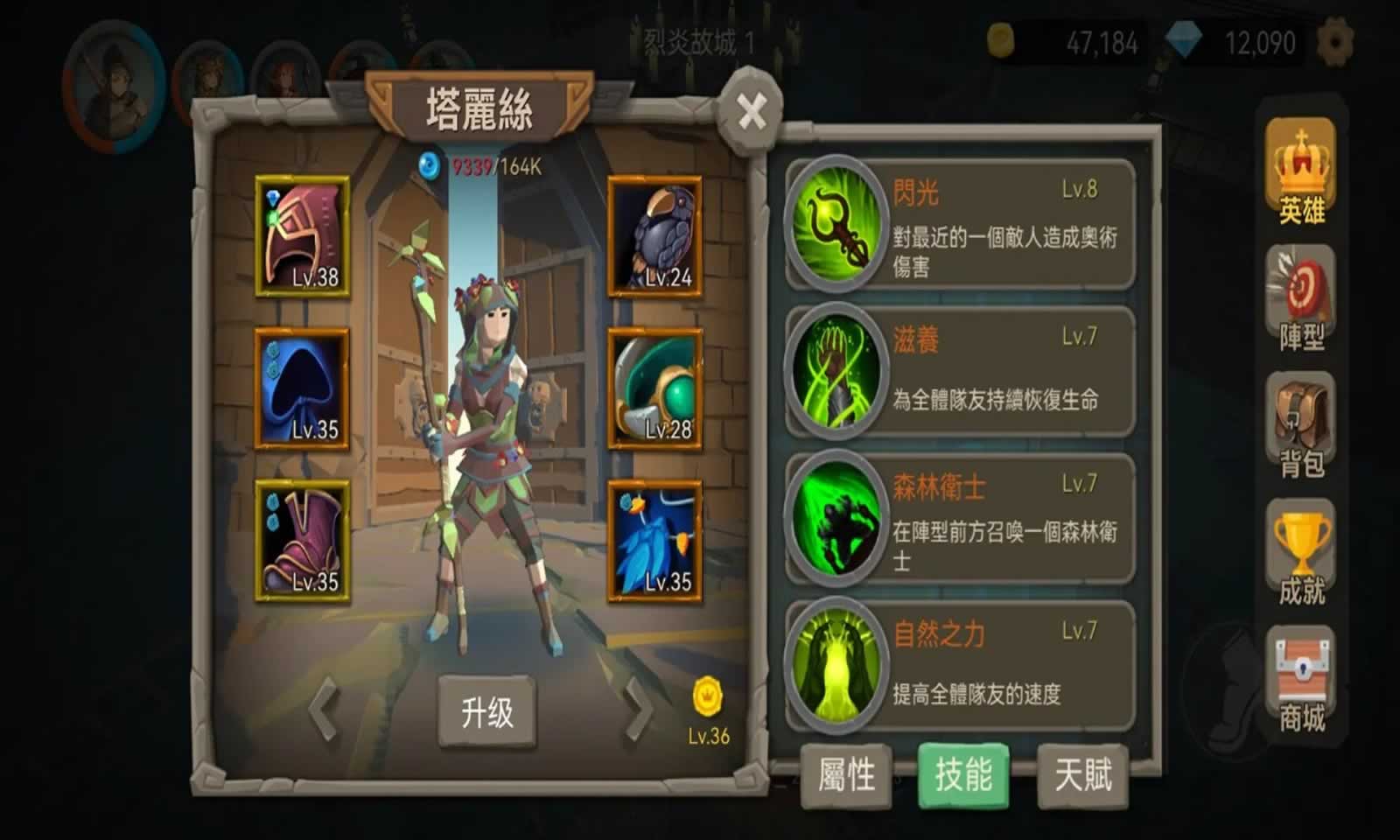The width and height of the screenshot is (1400, 840).
Task: Click the right arrow to next hero
Action: pyautogui.click(x=638, y=710)
